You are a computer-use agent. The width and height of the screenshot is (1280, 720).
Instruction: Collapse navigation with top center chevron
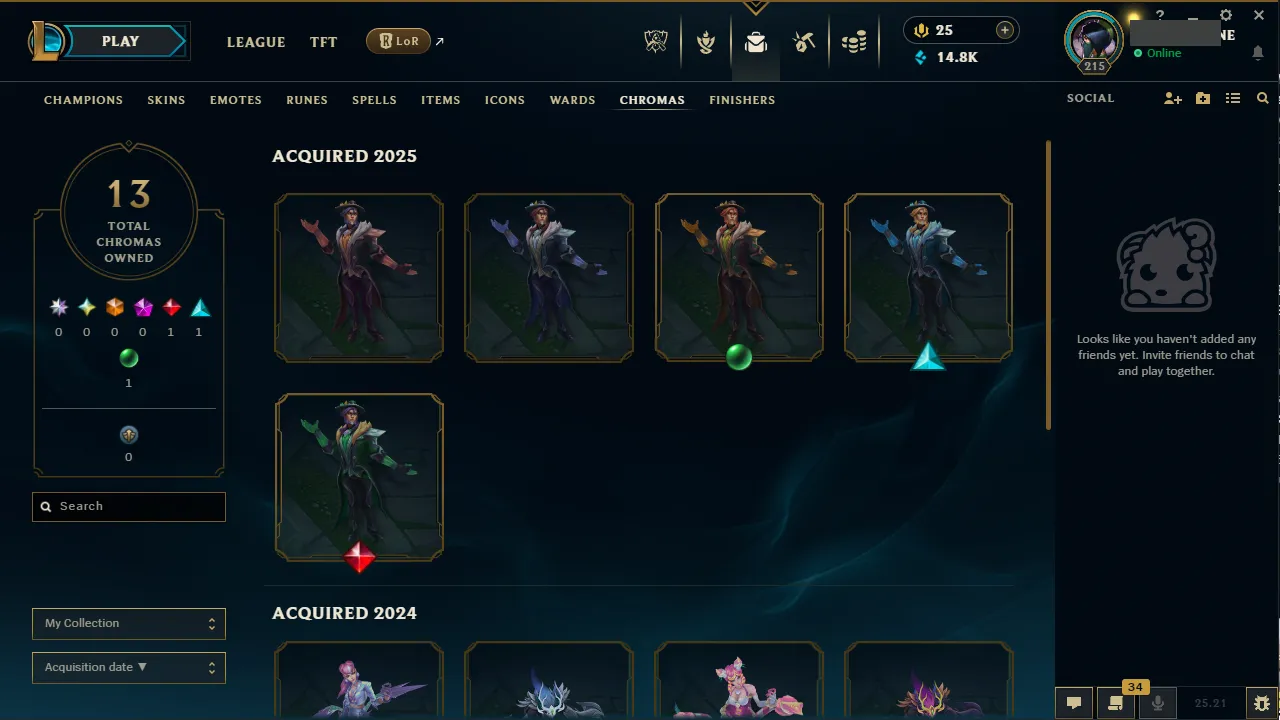pyautogui.click(x=755, y=8)
